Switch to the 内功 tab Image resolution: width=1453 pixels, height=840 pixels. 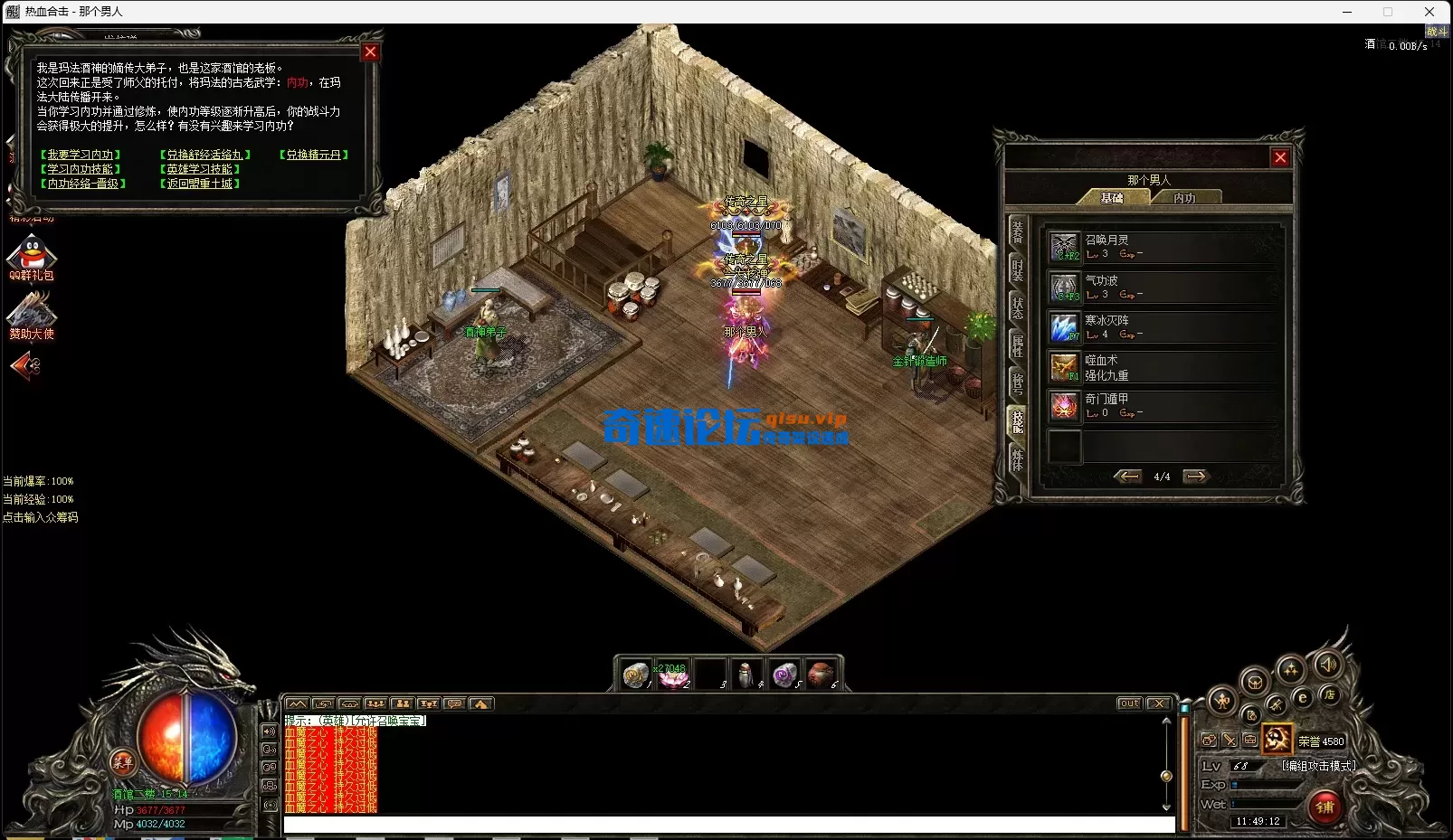(x=1186, y=196)
